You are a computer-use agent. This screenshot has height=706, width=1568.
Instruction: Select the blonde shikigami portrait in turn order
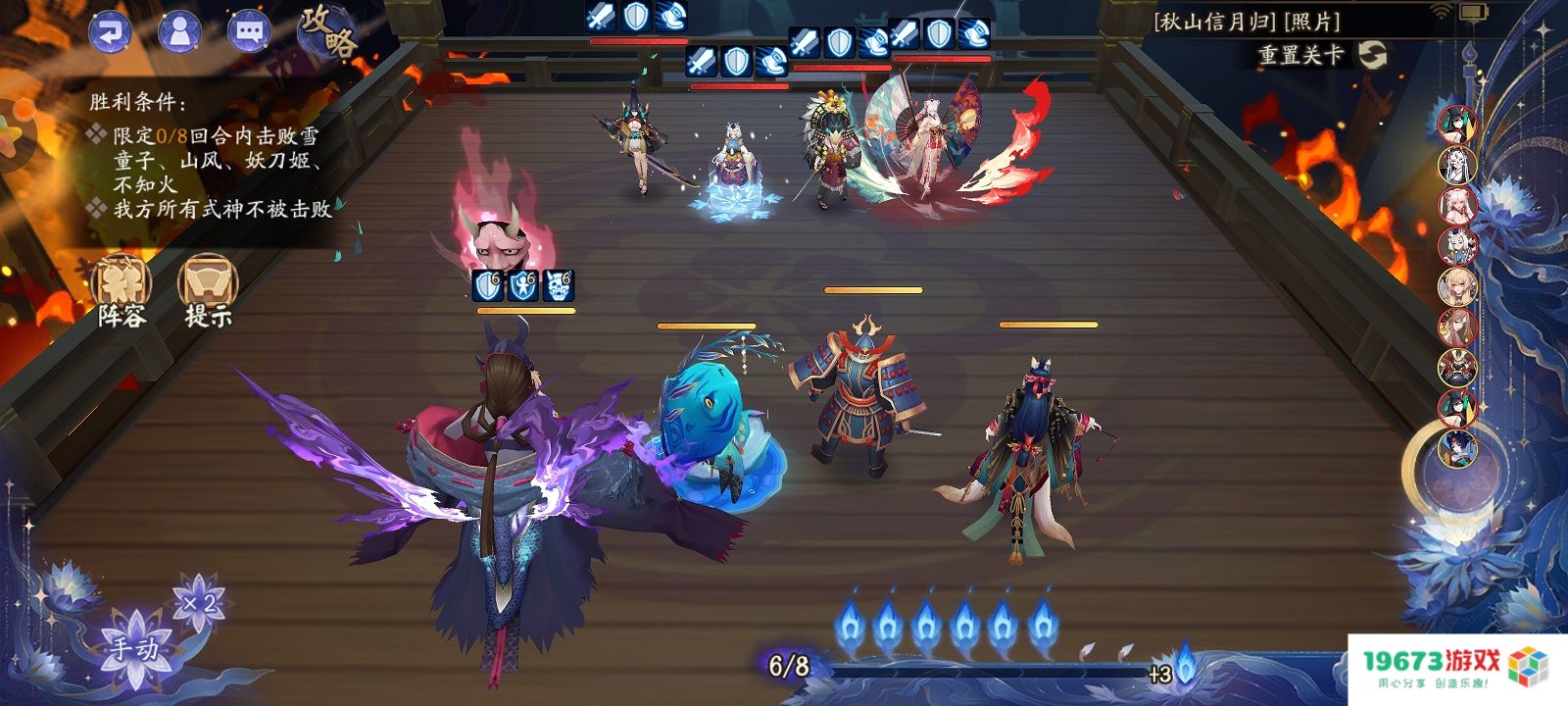pos(1457,286)
